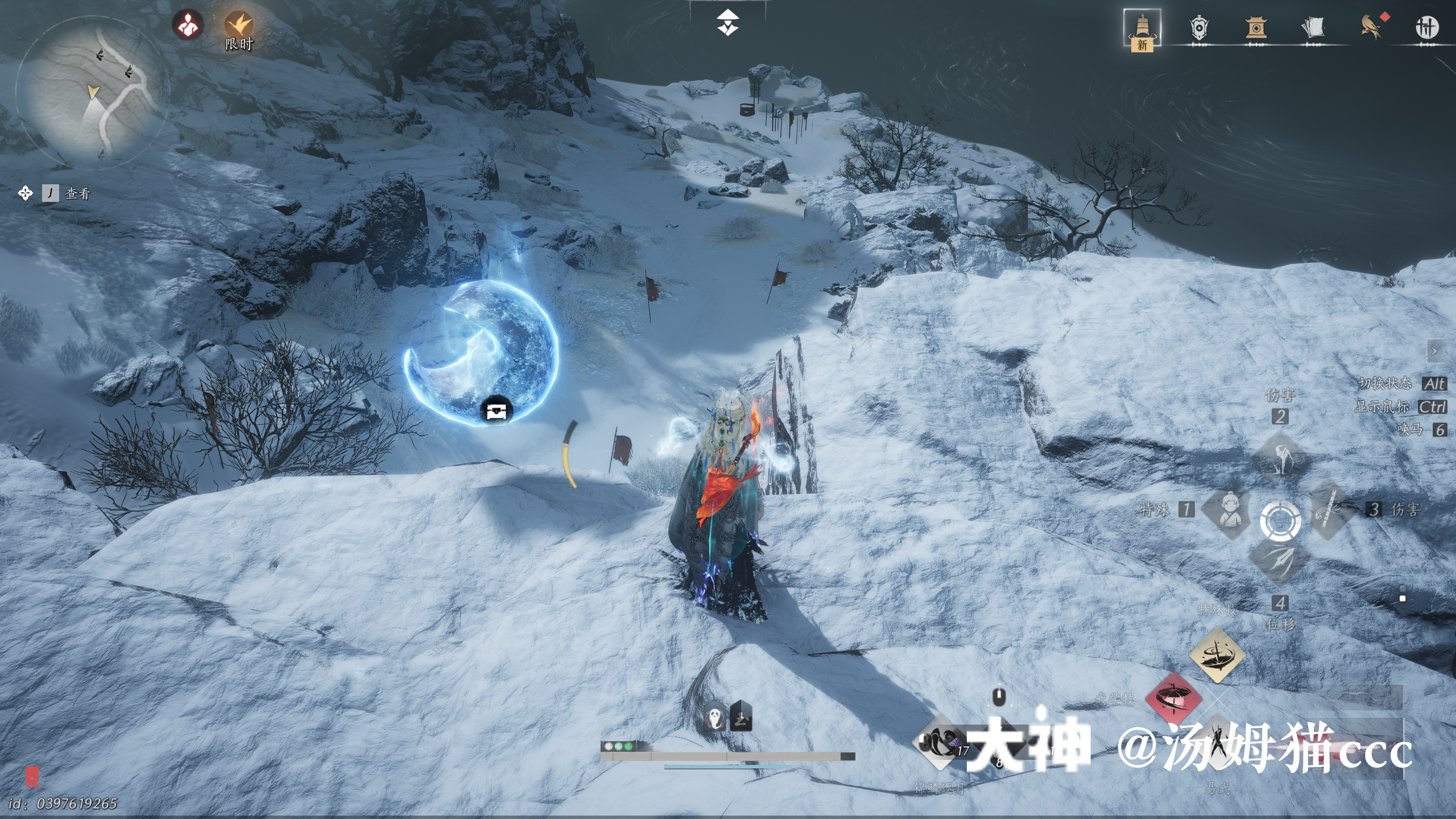Open the pavilion shop icon

click(1256, 27)
